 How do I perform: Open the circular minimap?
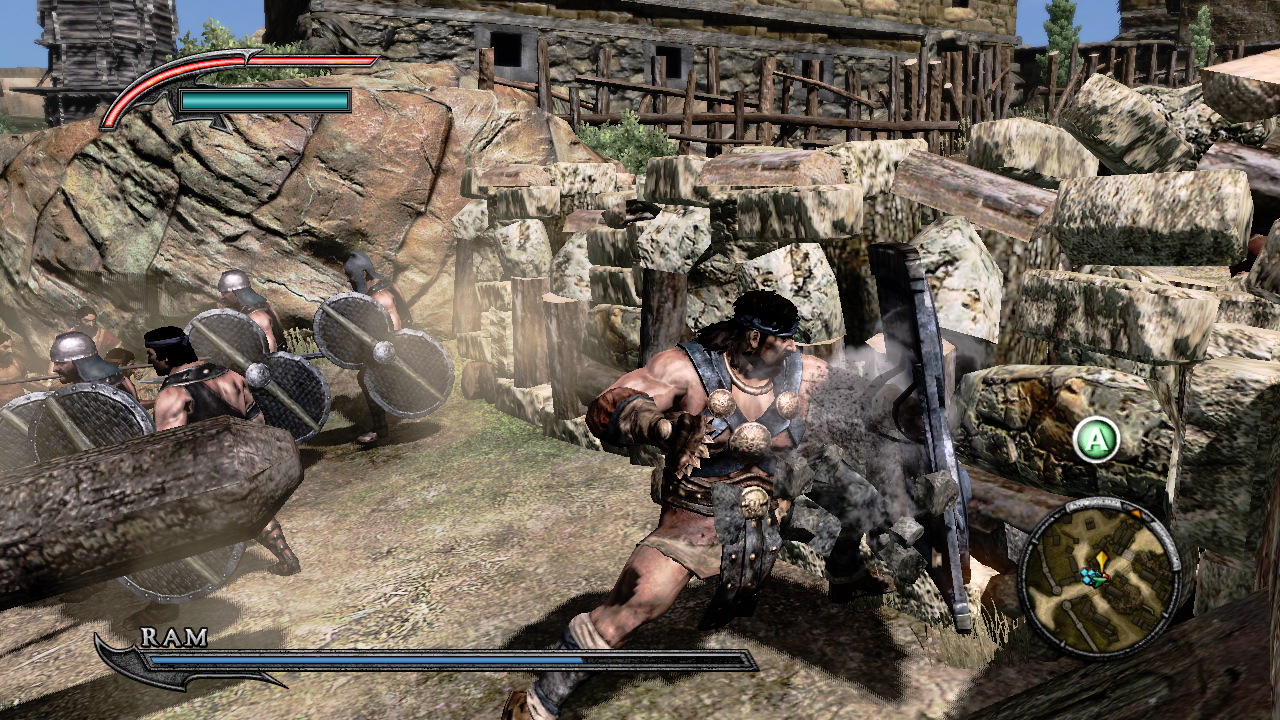tap(1098, 575)
